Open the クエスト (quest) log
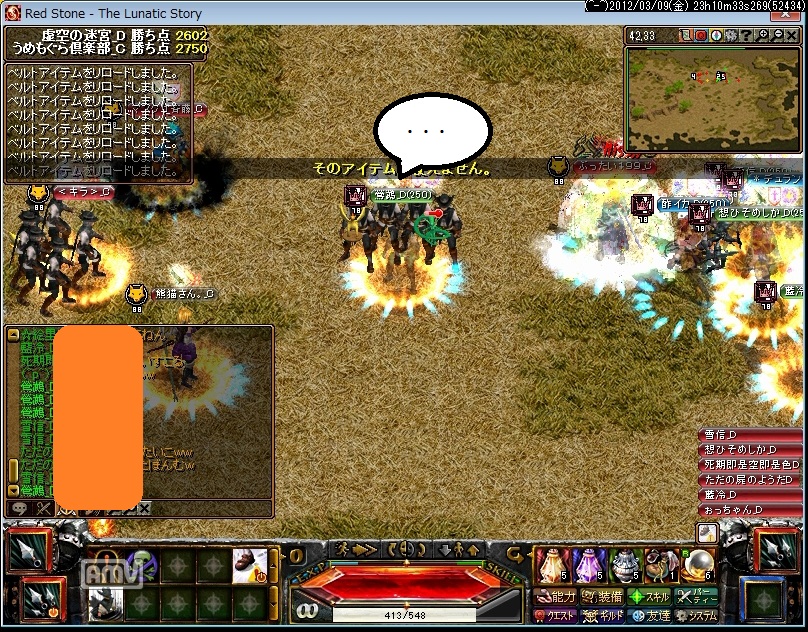 (x=556, y=616)
